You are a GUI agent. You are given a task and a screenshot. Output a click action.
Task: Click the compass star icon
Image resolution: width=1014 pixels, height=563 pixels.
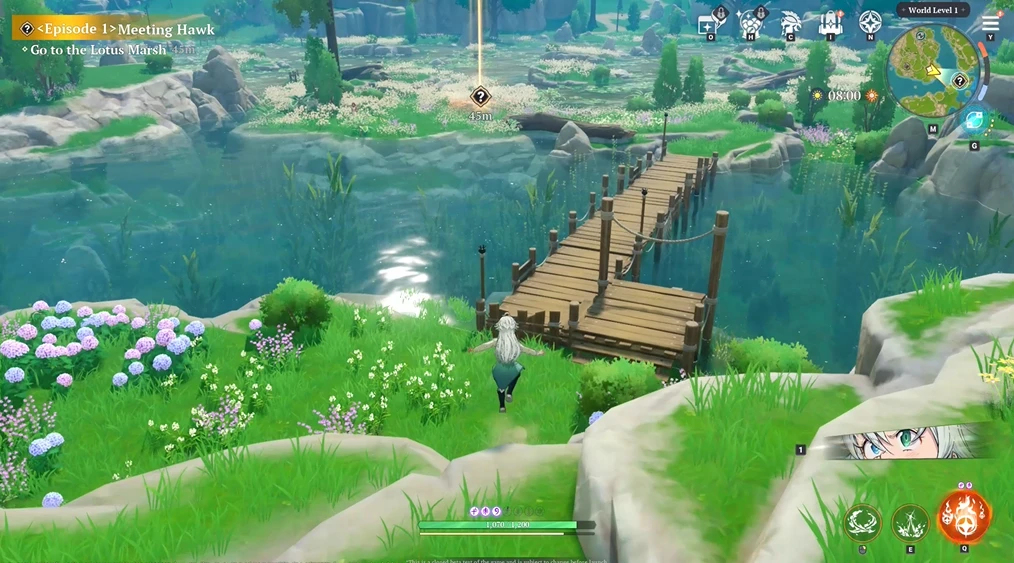click(871, 23)
